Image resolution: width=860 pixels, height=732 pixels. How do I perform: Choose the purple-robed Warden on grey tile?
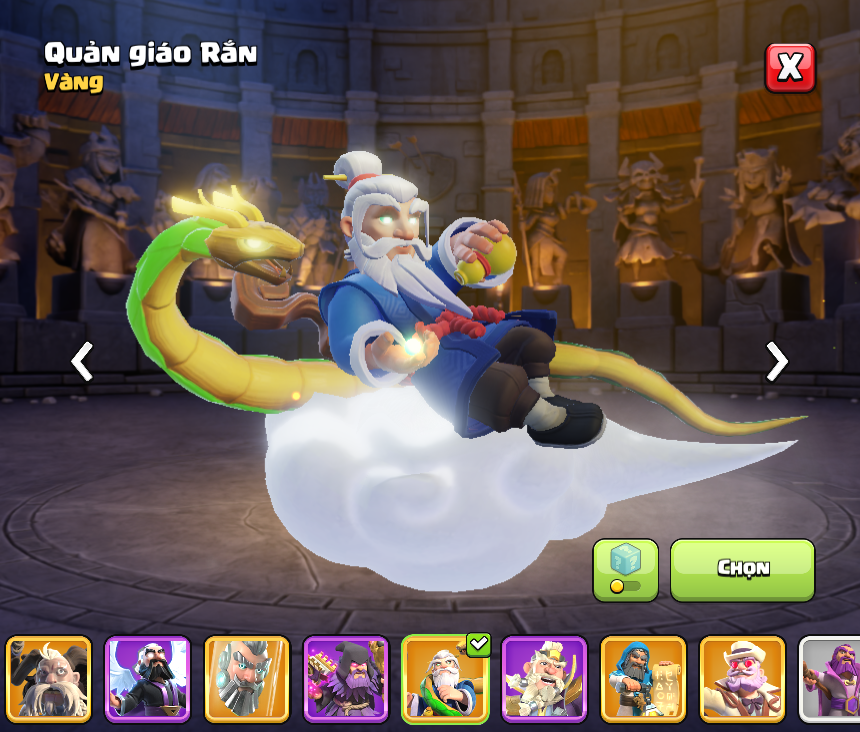click(x=832, y=679)
